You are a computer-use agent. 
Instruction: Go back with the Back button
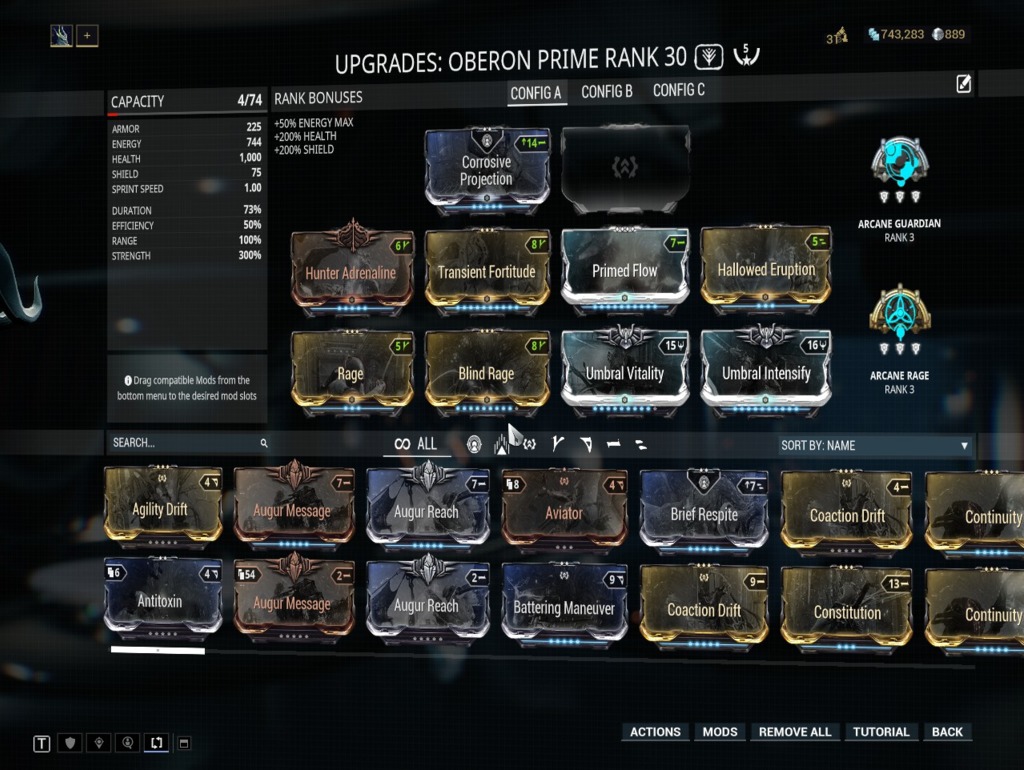947,732
